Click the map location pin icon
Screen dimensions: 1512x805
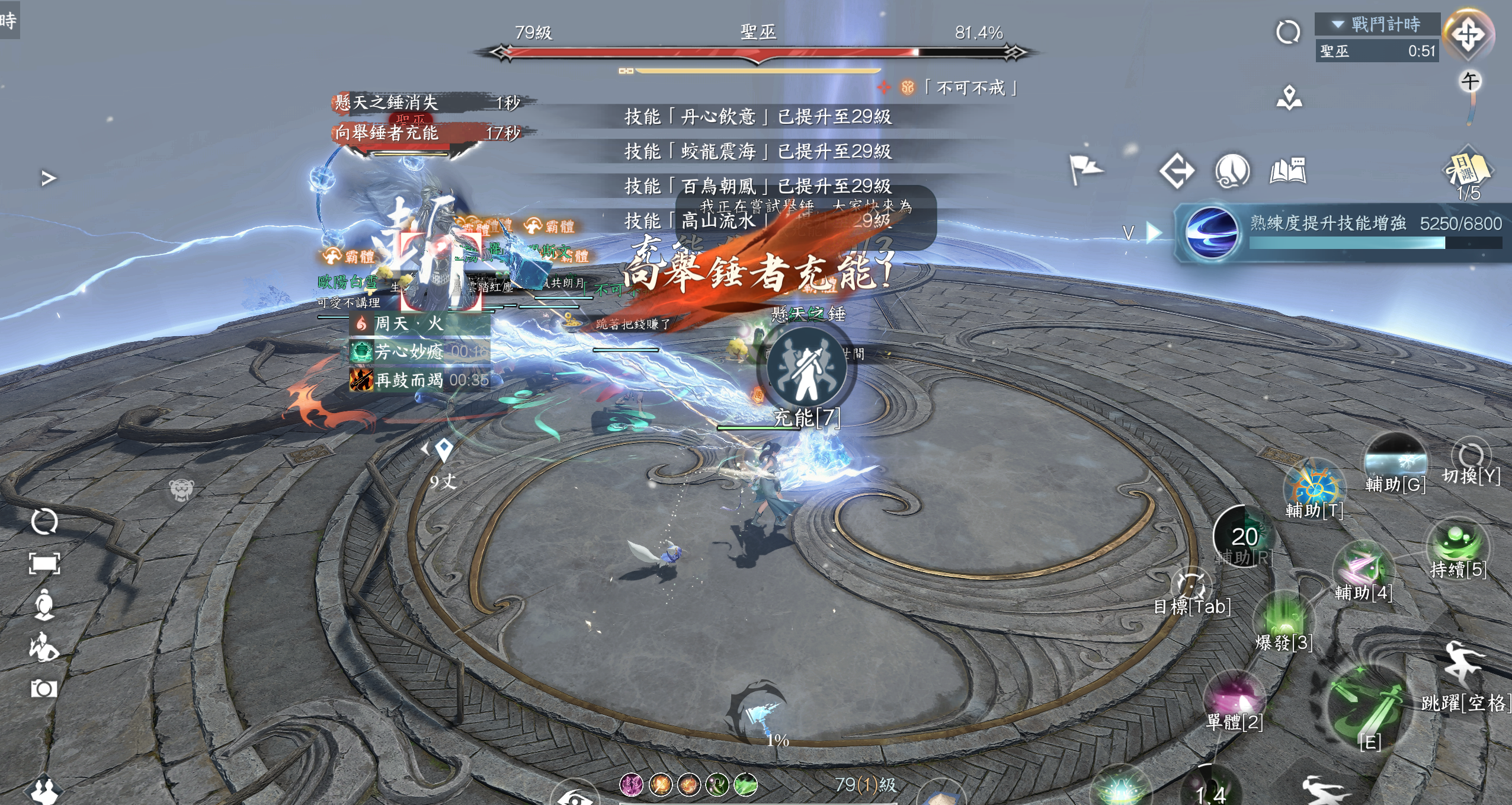click(1289, 98)
